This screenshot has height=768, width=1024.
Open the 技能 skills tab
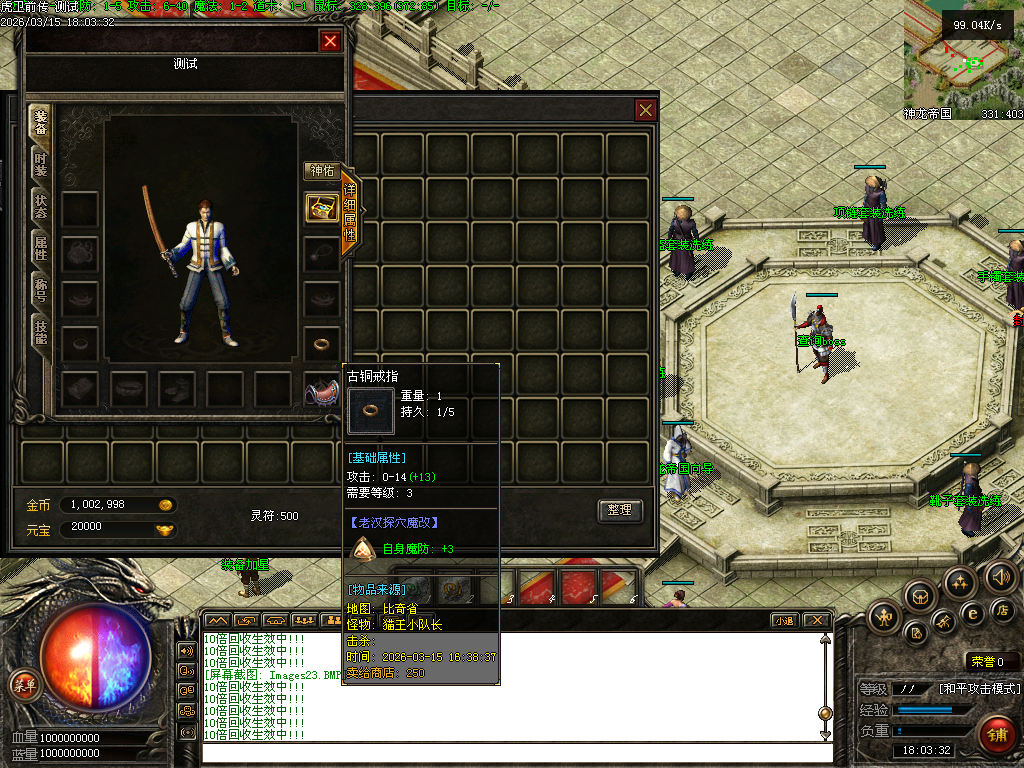tap(41, 333)
